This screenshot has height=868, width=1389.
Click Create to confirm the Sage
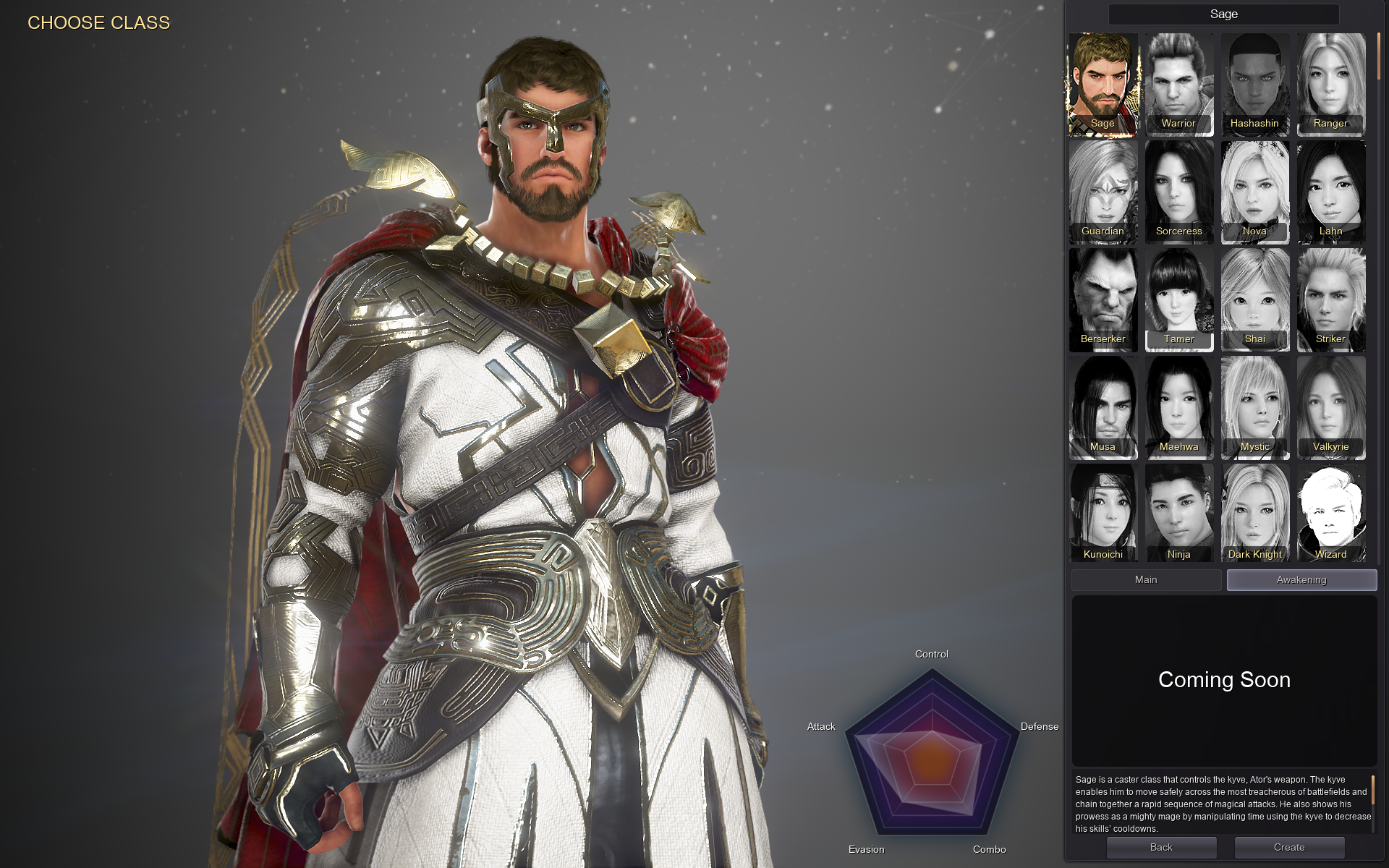[1289, 848]
